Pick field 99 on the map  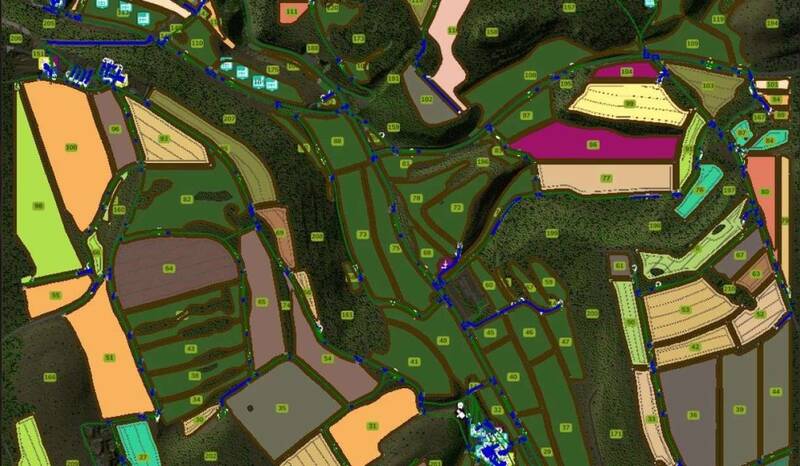[630, 103]
